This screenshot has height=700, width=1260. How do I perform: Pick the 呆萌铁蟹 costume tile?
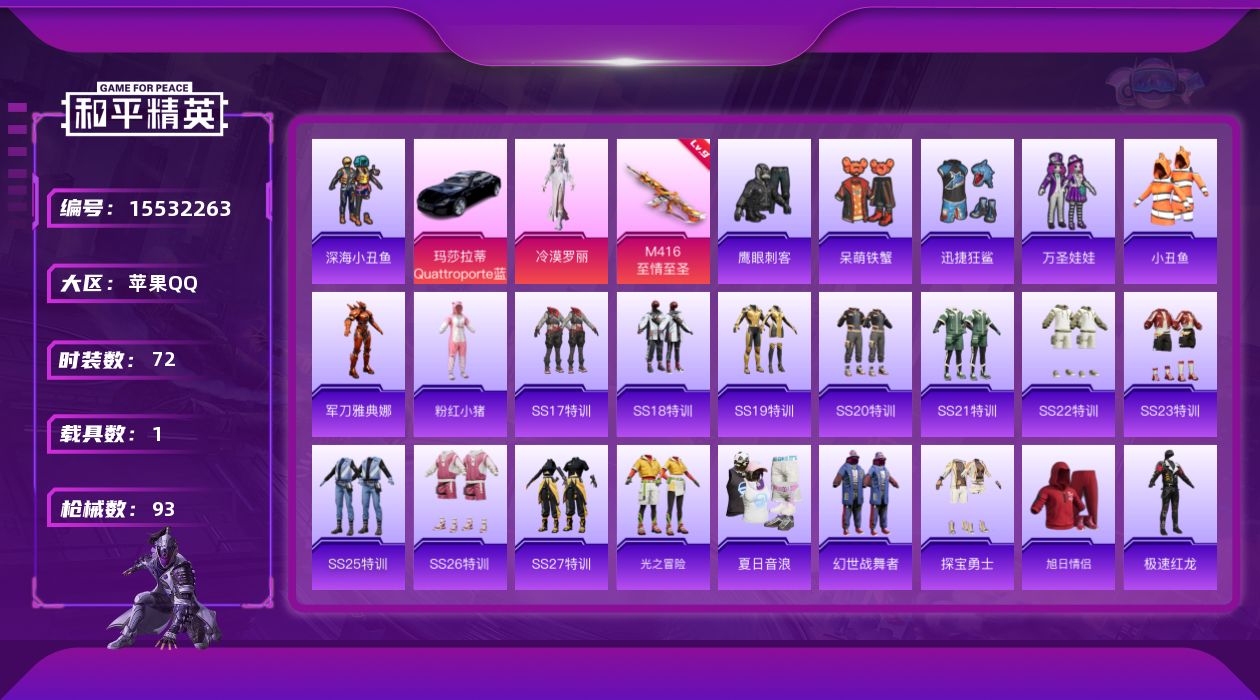coord(865,211)
